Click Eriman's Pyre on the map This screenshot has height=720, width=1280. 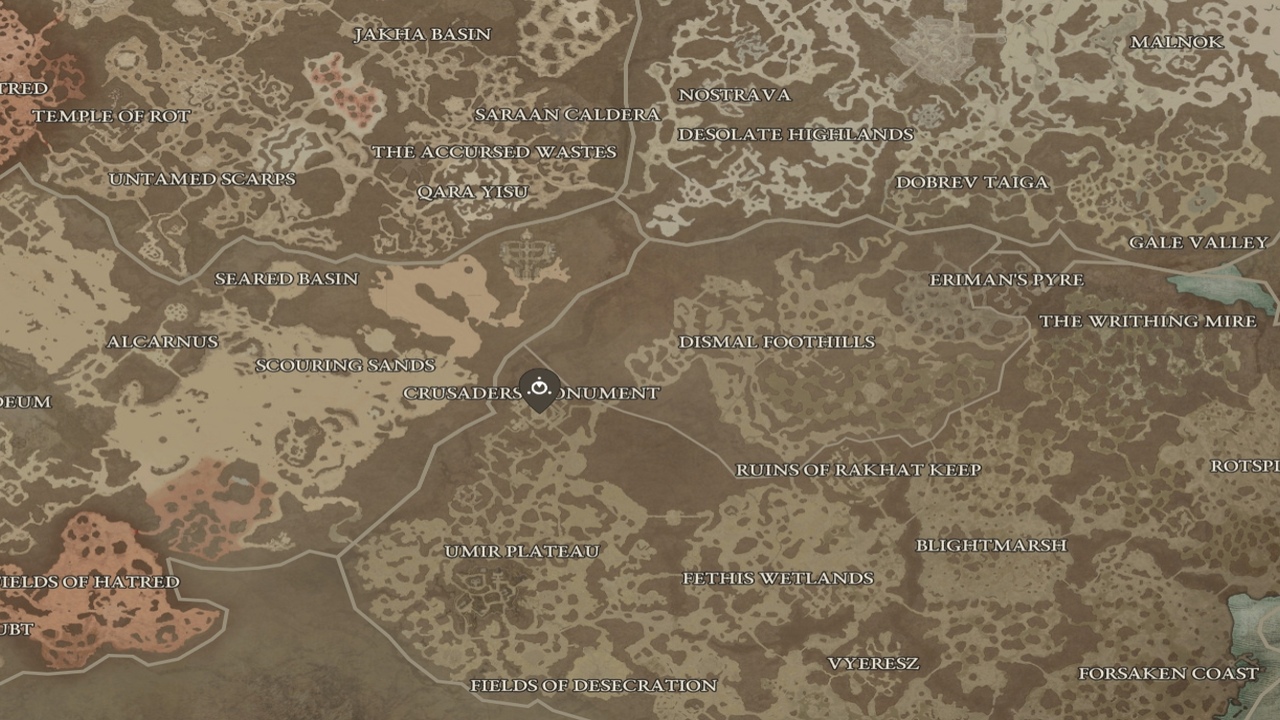pyautogui.click(x=1005, y=280)
